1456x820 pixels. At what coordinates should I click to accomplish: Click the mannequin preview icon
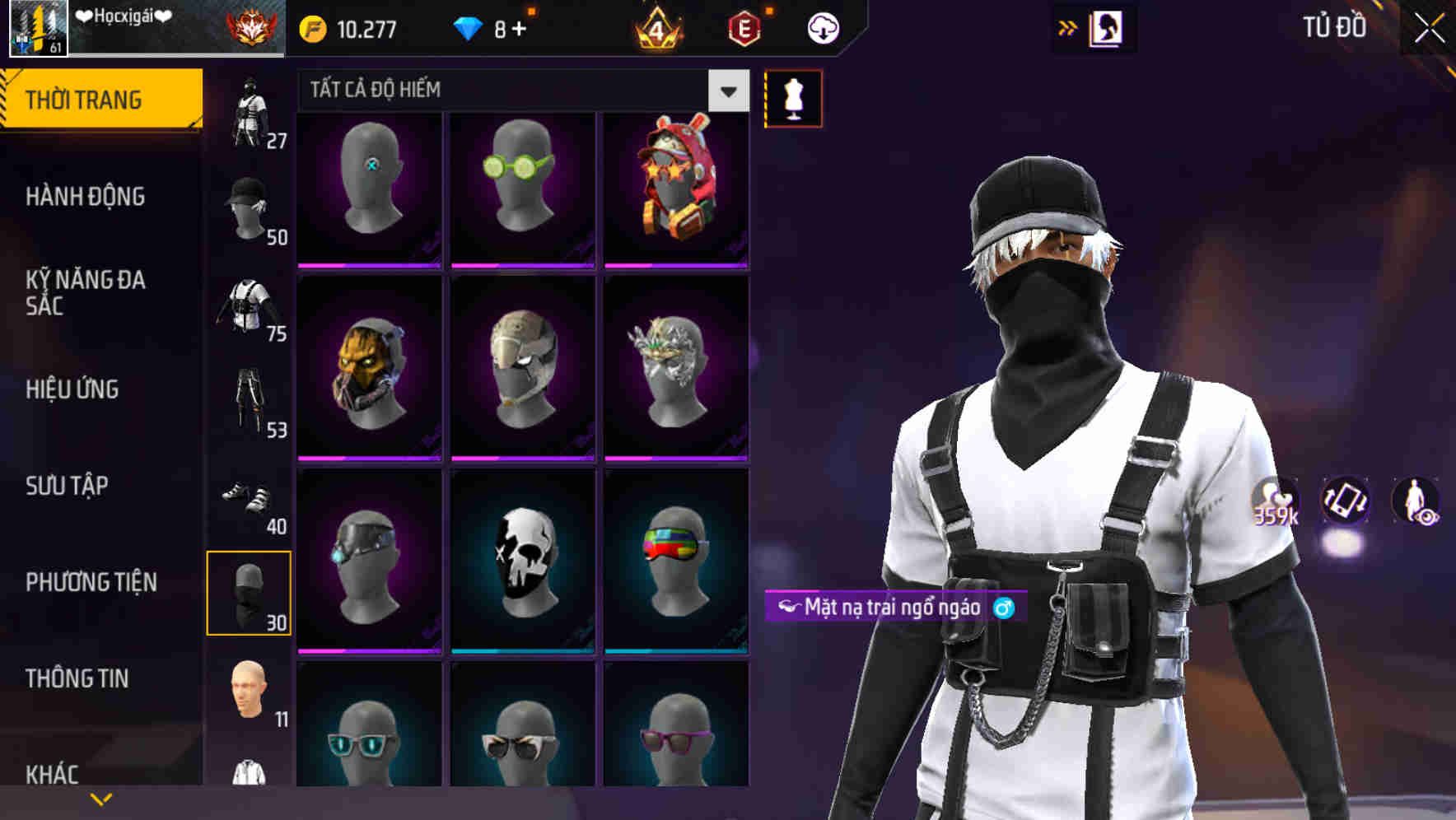pyautogui.click(x=793, y=97)
